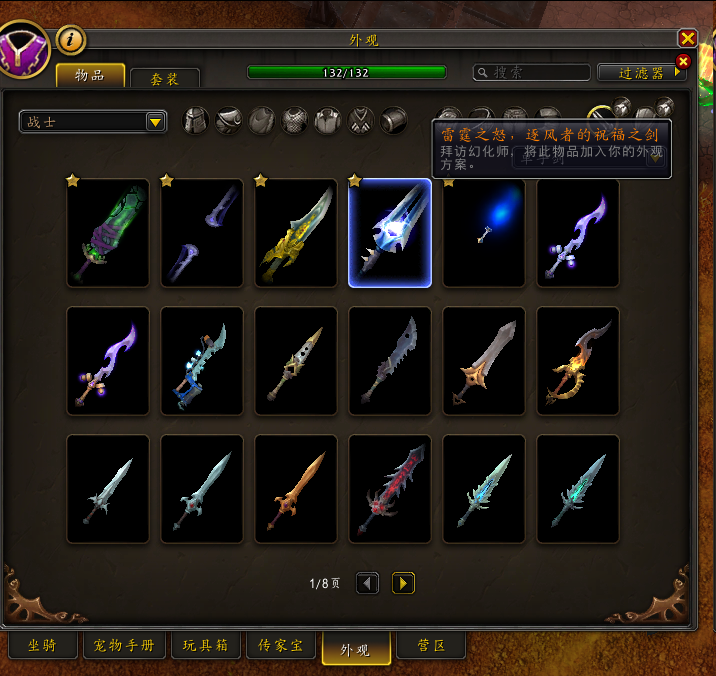Pick the golden curved blade appearance
This screenshot has width=716, height=676.
coord(296,233)
